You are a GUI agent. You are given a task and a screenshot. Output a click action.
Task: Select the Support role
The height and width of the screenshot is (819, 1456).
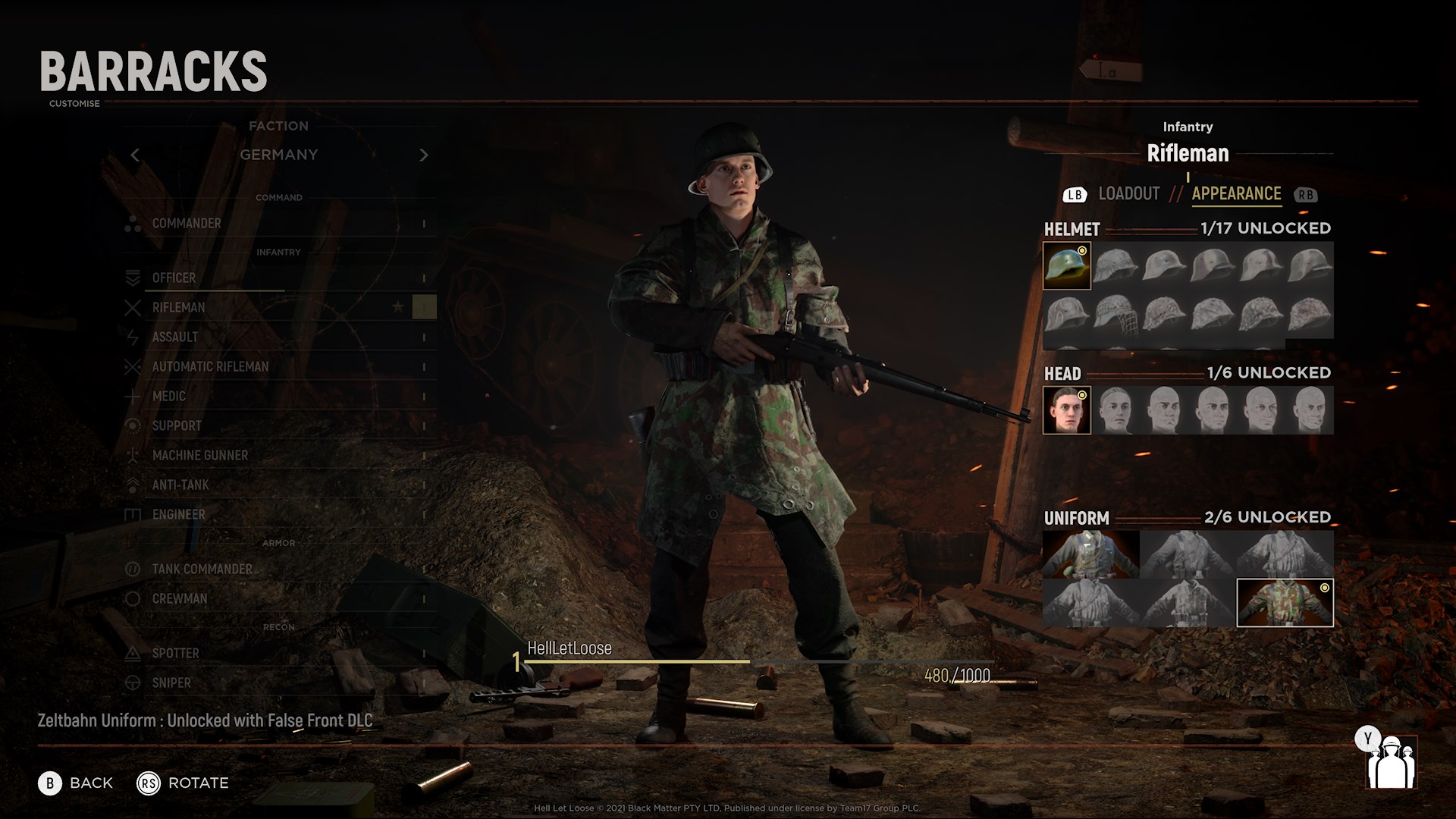(177, 426)
